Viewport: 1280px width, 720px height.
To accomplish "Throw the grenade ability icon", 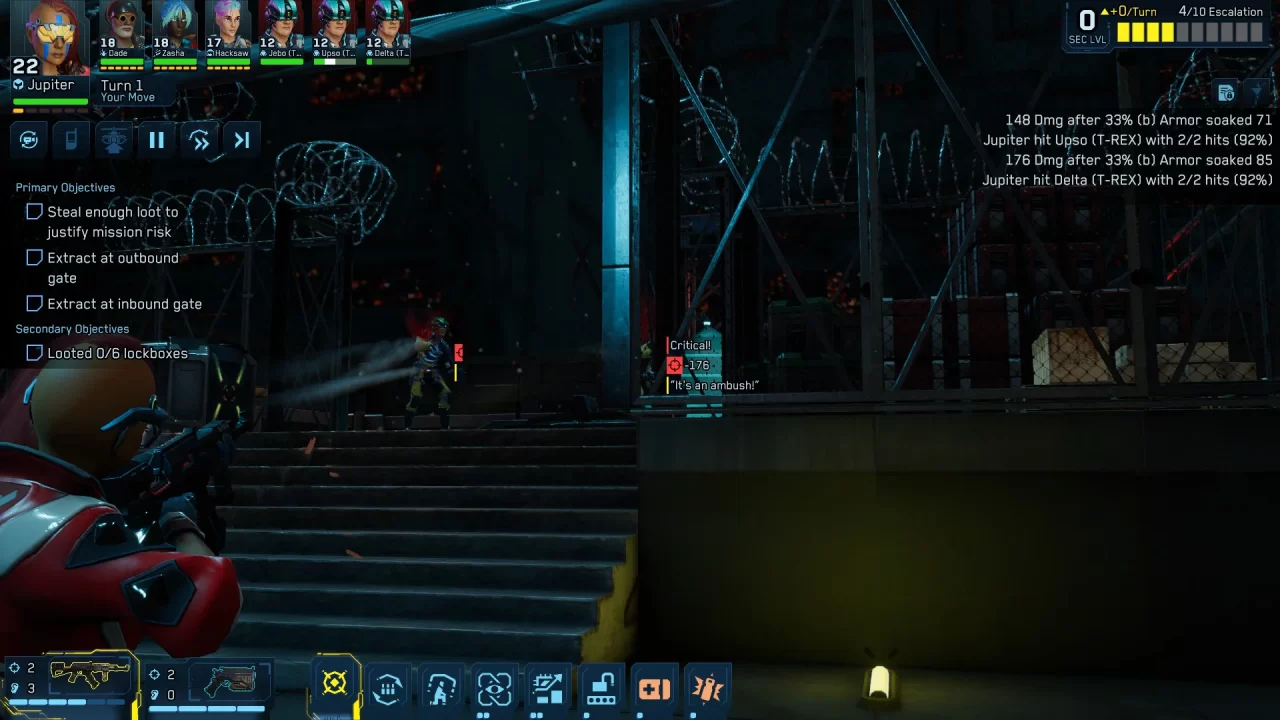I will tap(708, 688).
